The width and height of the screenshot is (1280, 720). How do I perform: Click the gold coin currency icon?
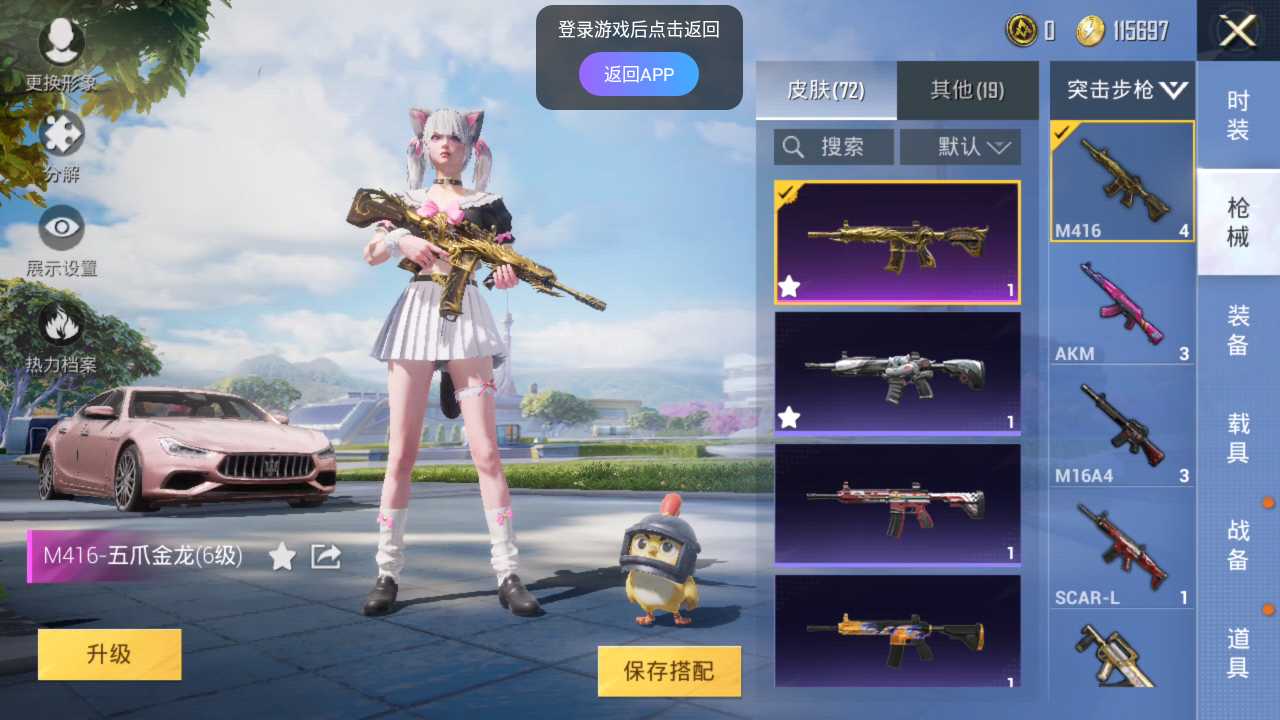[x=1090, y=30]
